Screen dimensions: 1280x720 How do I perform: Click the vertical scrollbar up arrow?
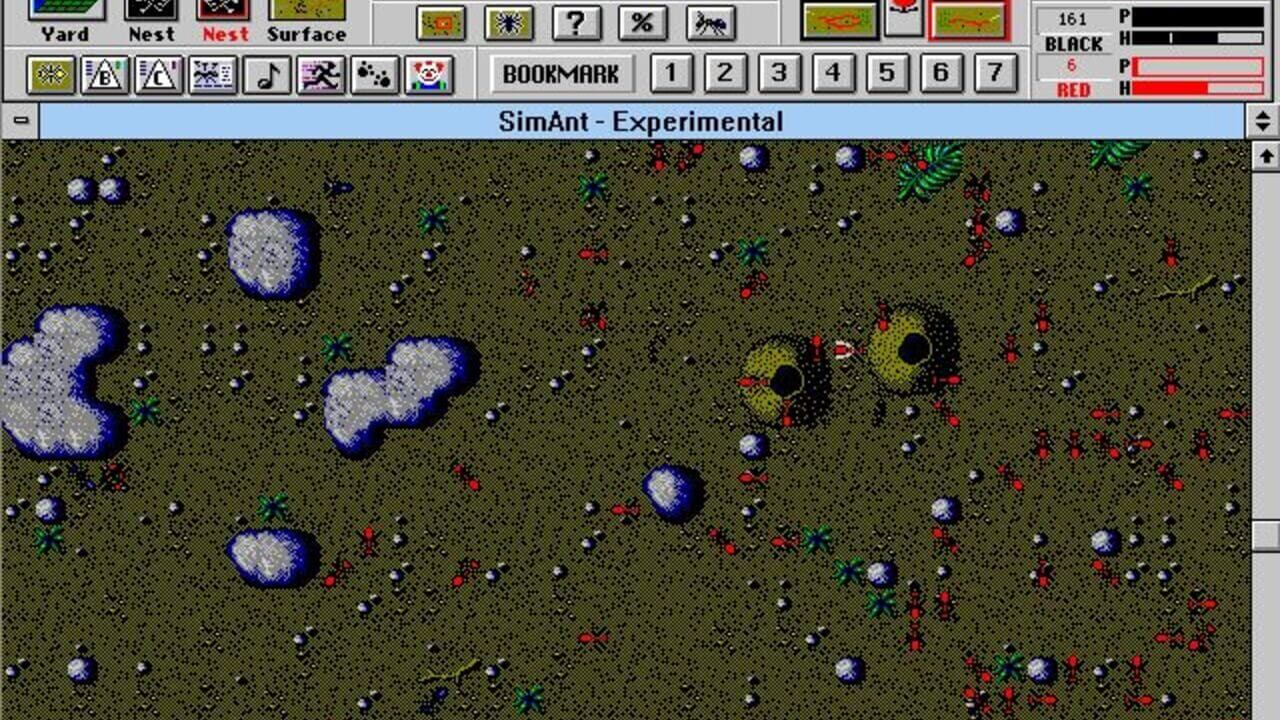pyautogui.click(x=1266, y=155)
